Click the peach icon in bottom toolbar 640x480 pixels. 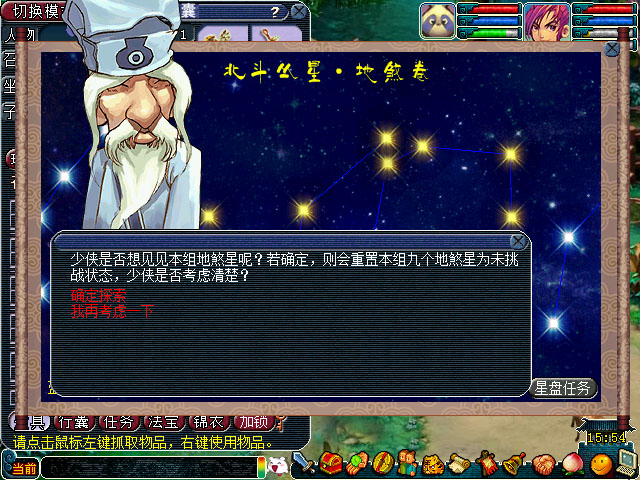(571, 464)
